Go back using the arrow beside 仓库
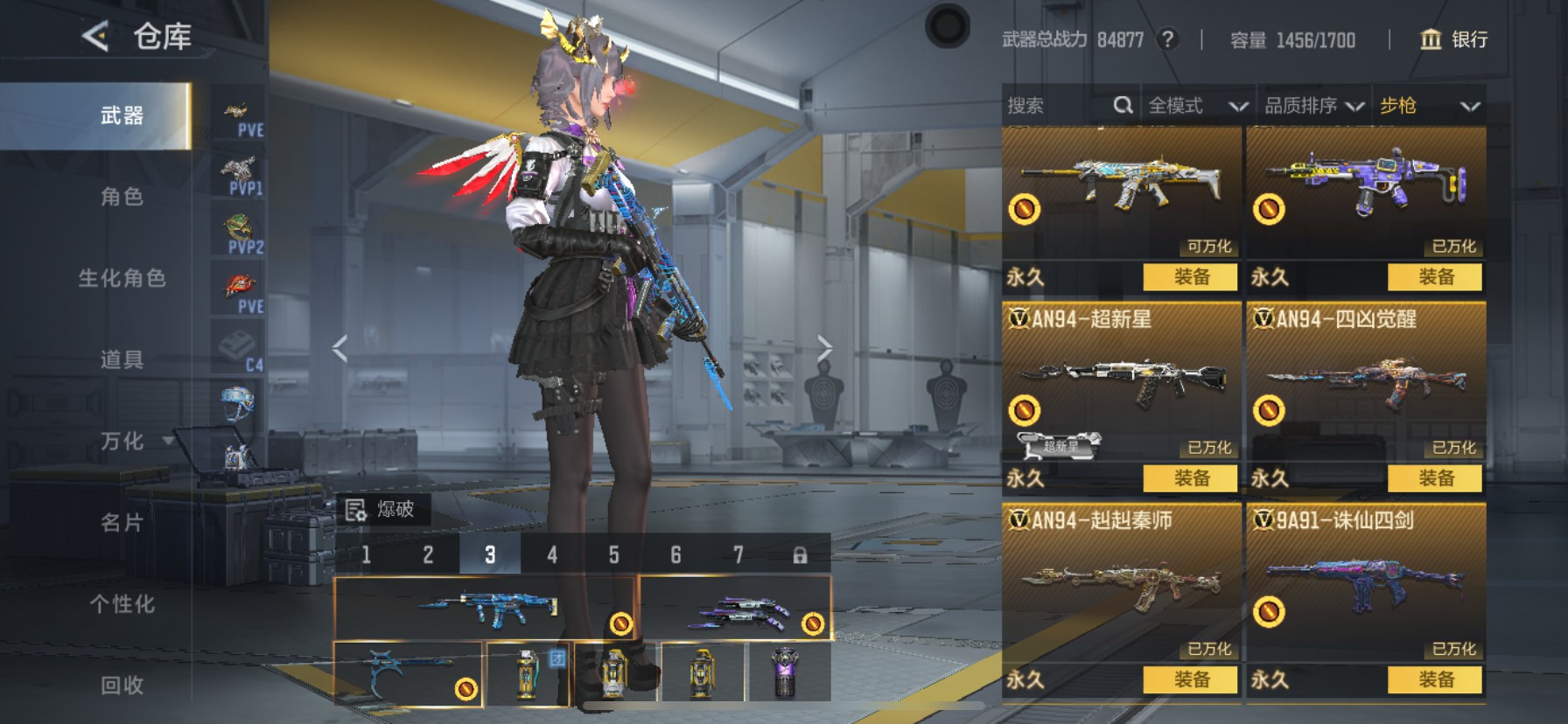1568x724 pixels. [95, 37]
